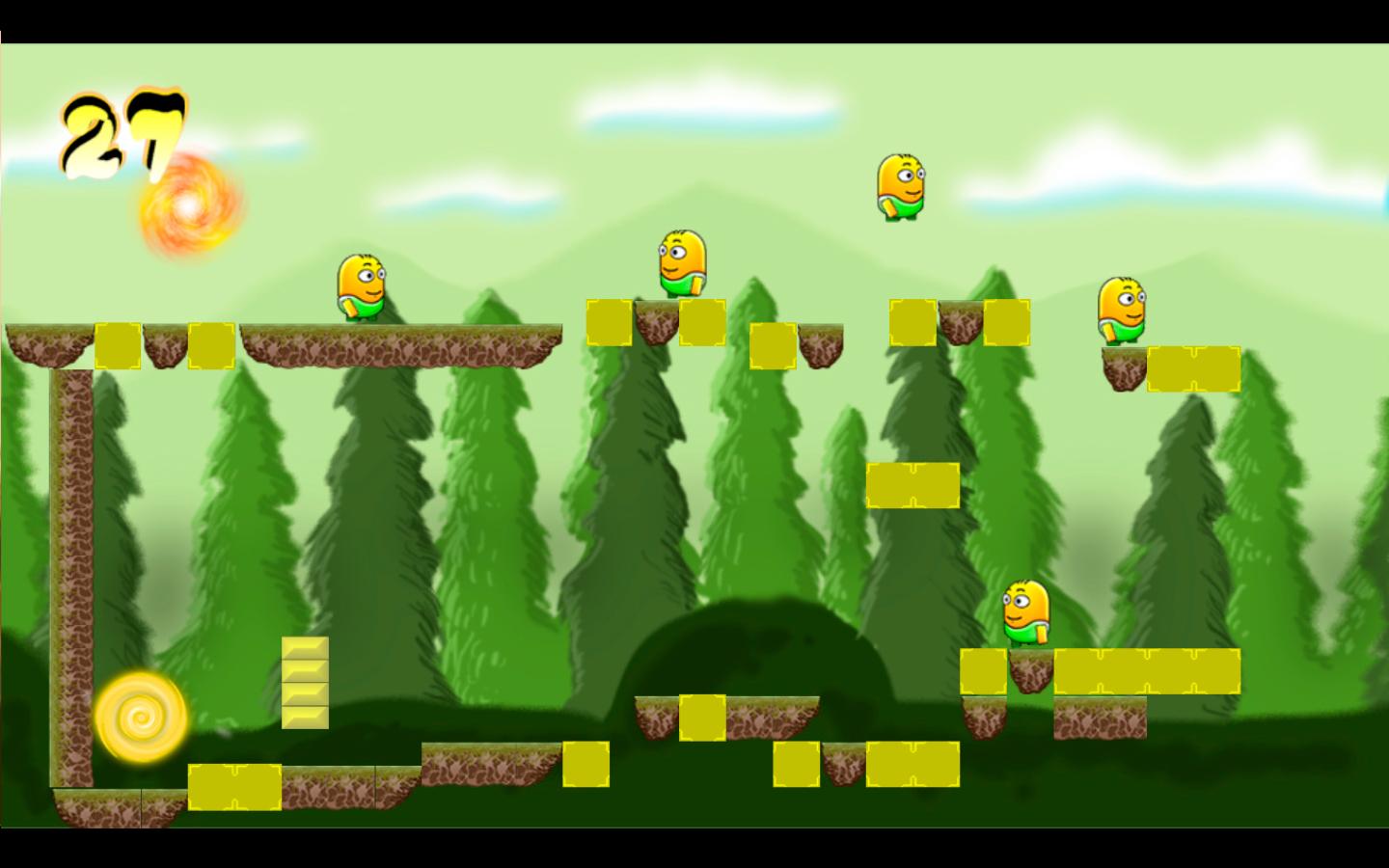Viewport: 1389px width, 868px height.
Task: Select the stack of gold bars above the lower platform
Action: click(x=303, y=683)
